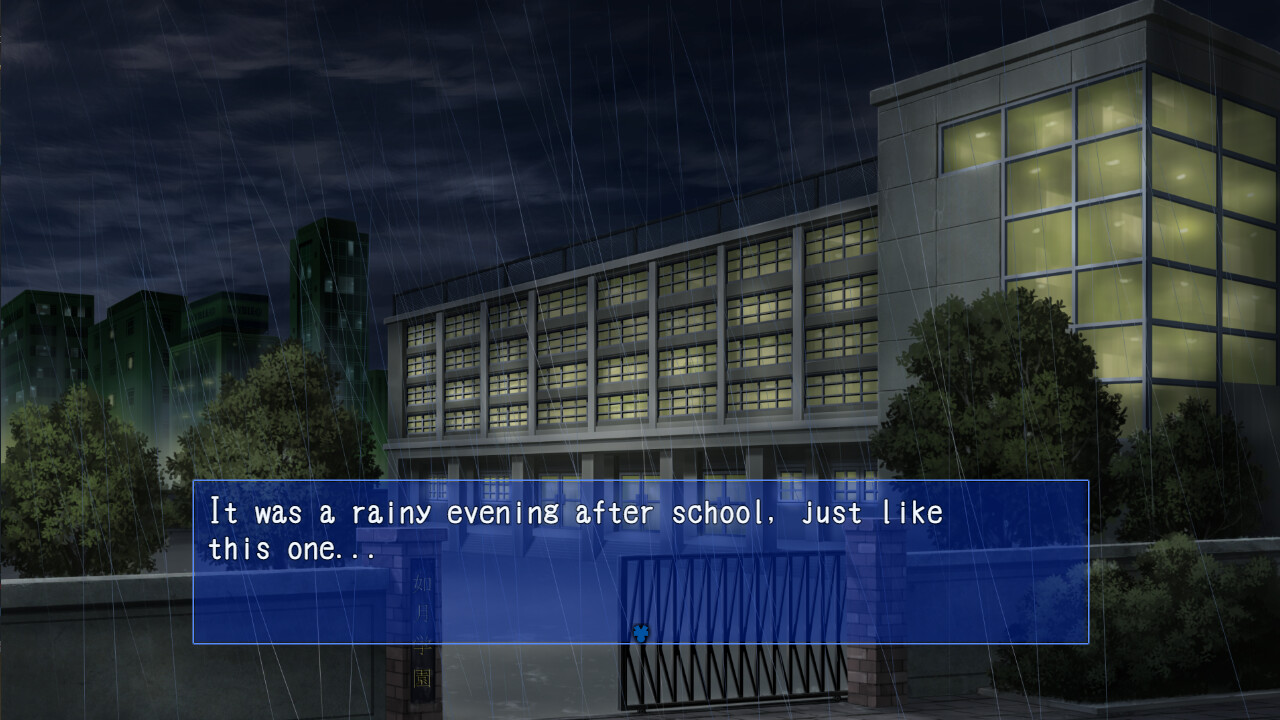This screenshot has height=720, width=1280.
Task: Click the blue heart-shaped continue indicator
Action: click(x=639, y=631)
